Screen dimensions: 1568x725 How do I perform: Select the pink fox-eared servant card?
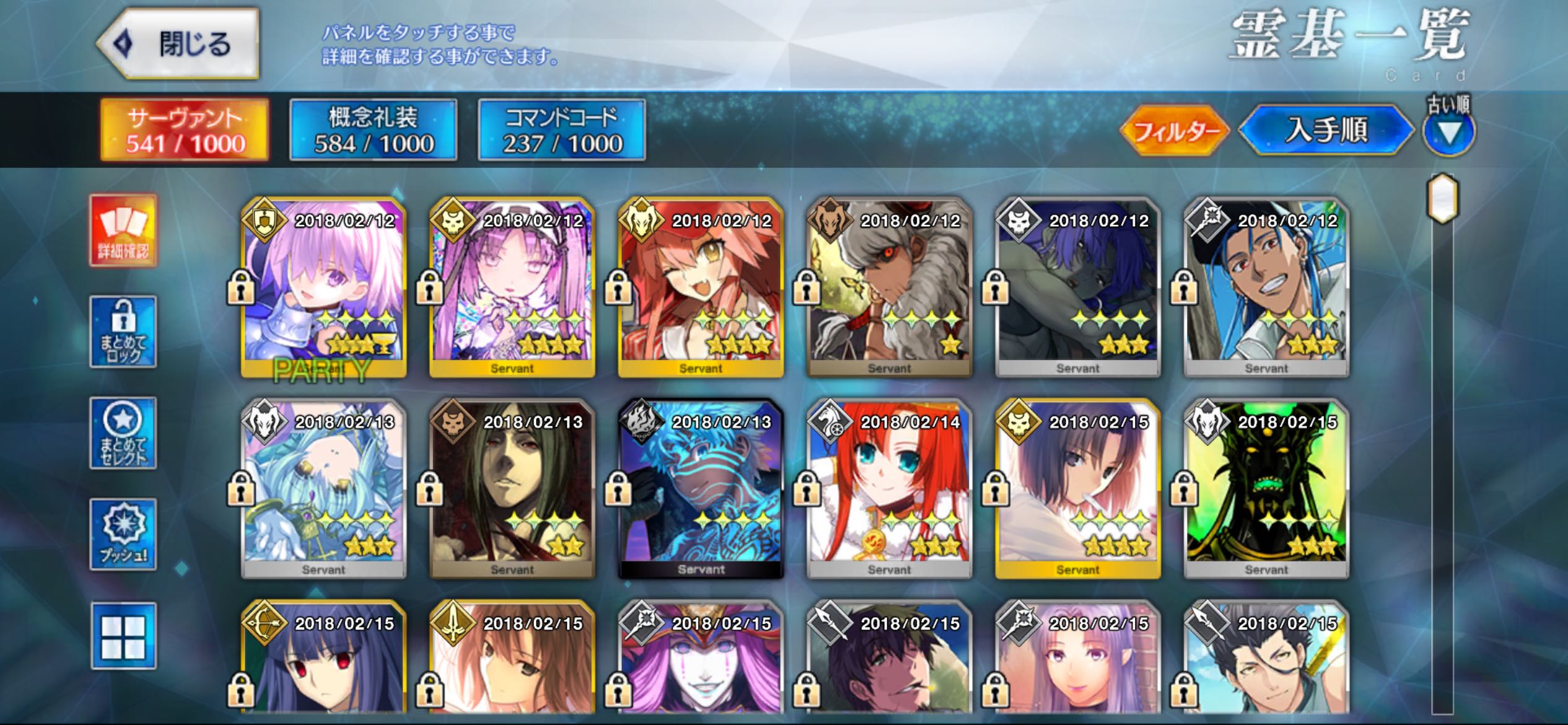pyautogui.click(x=701, y=288)
